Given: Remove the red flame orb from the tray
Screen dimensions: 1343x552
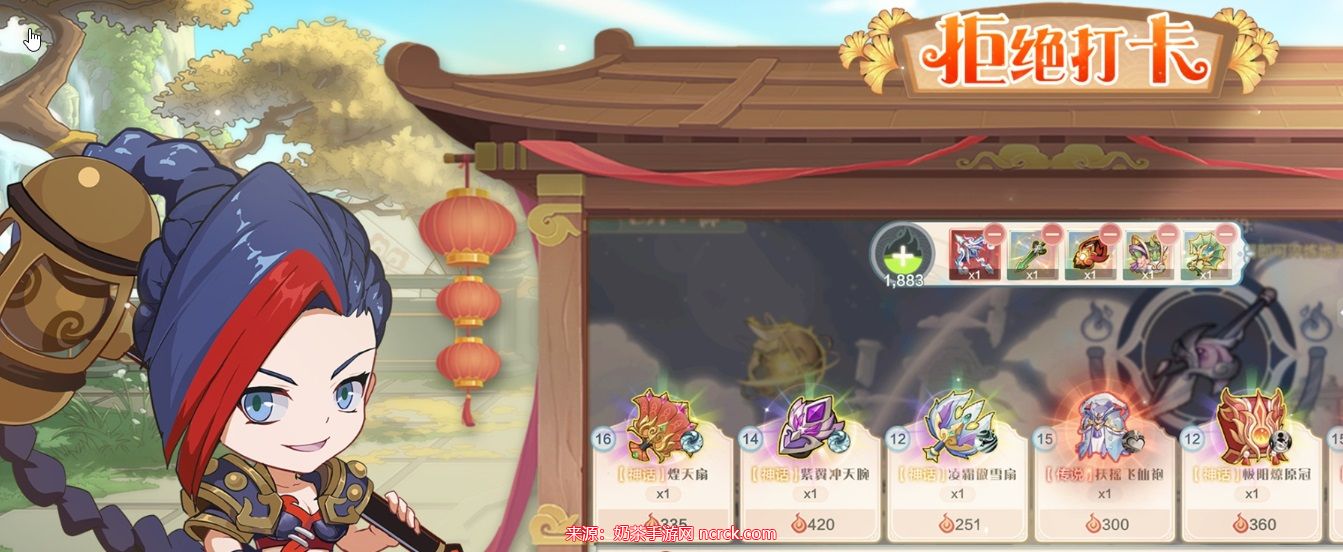Looking at the screenshot, I should coord(1108,236).
